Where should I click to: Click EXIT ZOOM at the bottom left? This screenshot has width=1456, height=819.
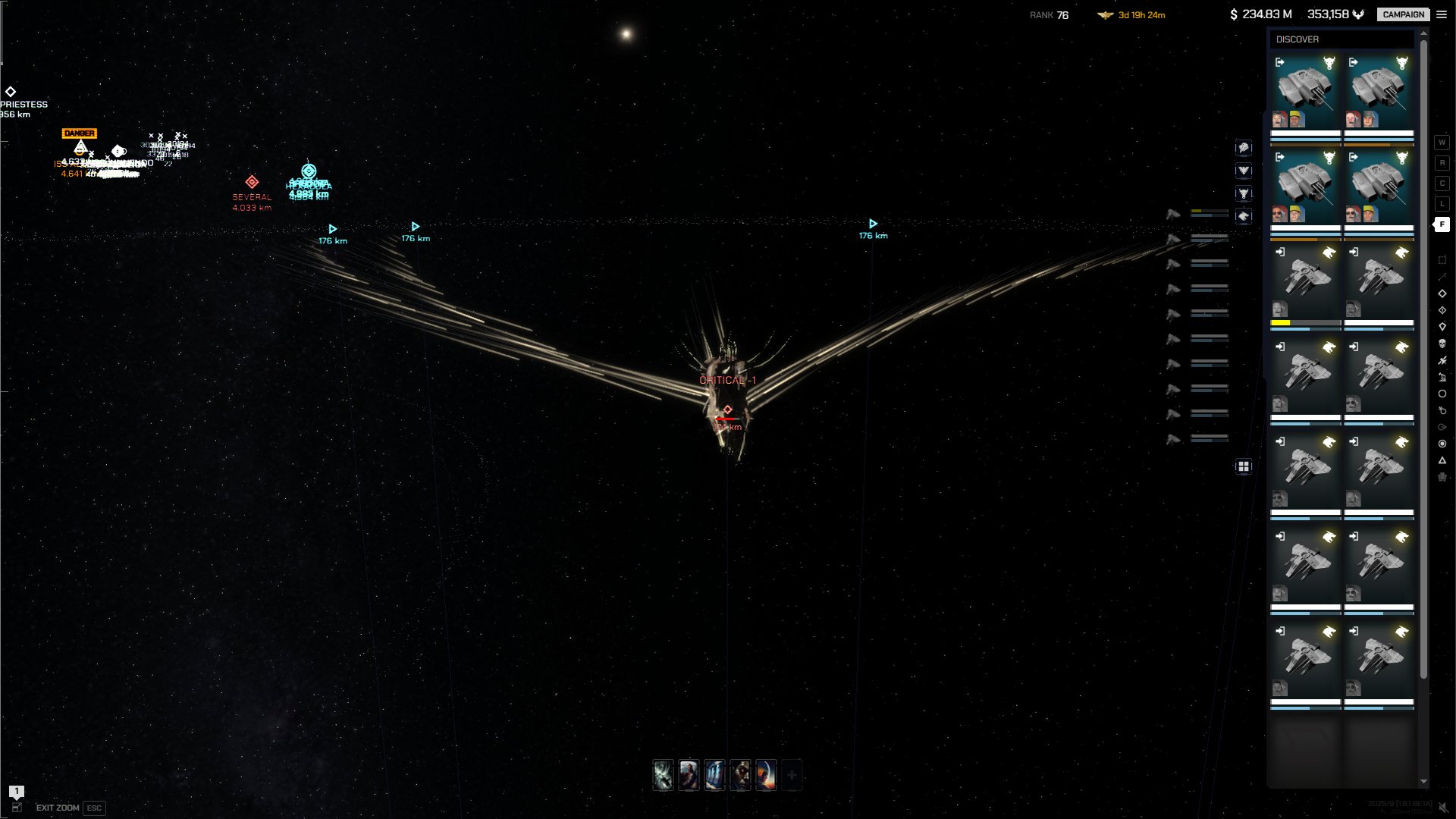[58, 808]
